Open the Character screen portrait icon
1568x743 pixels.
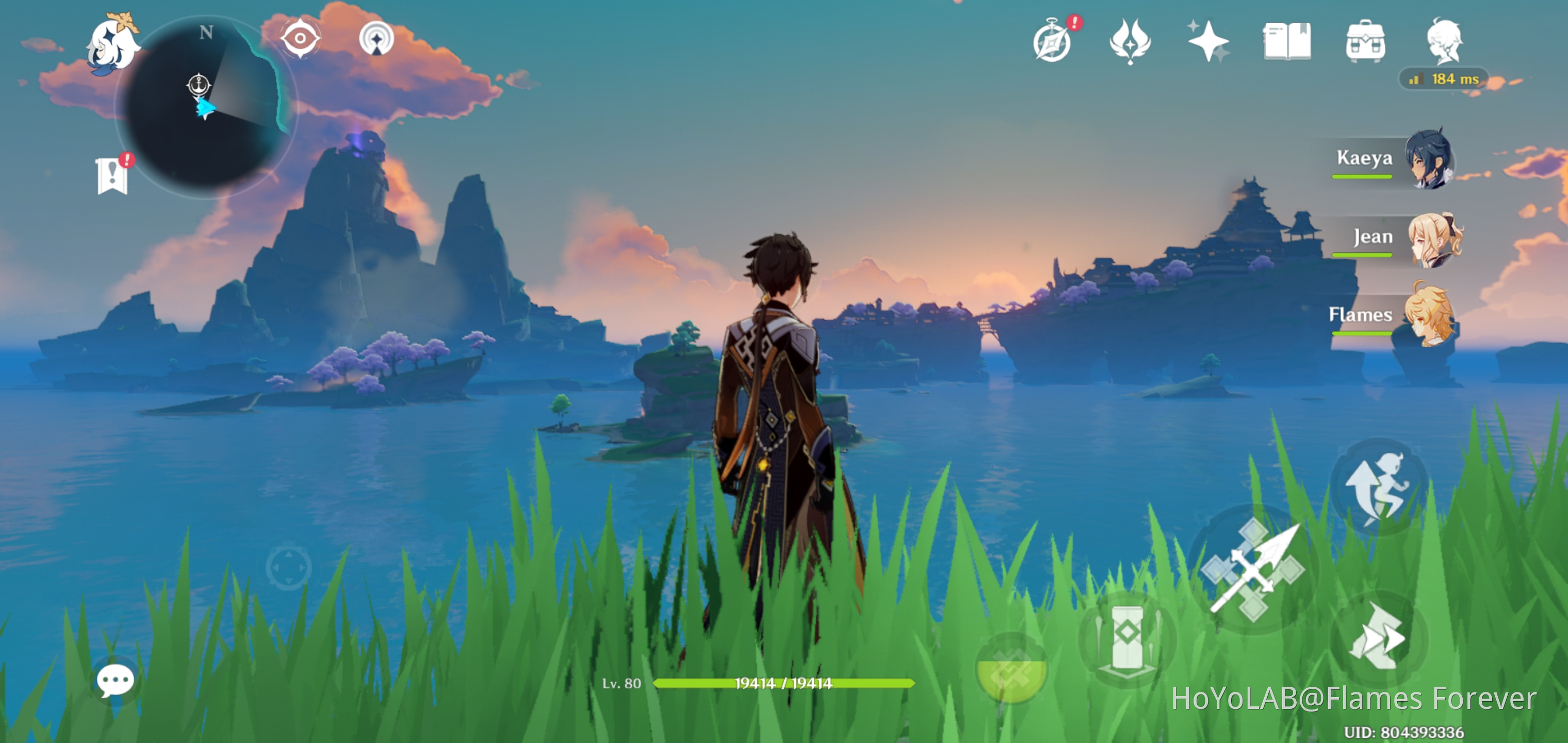point(1447,40)
